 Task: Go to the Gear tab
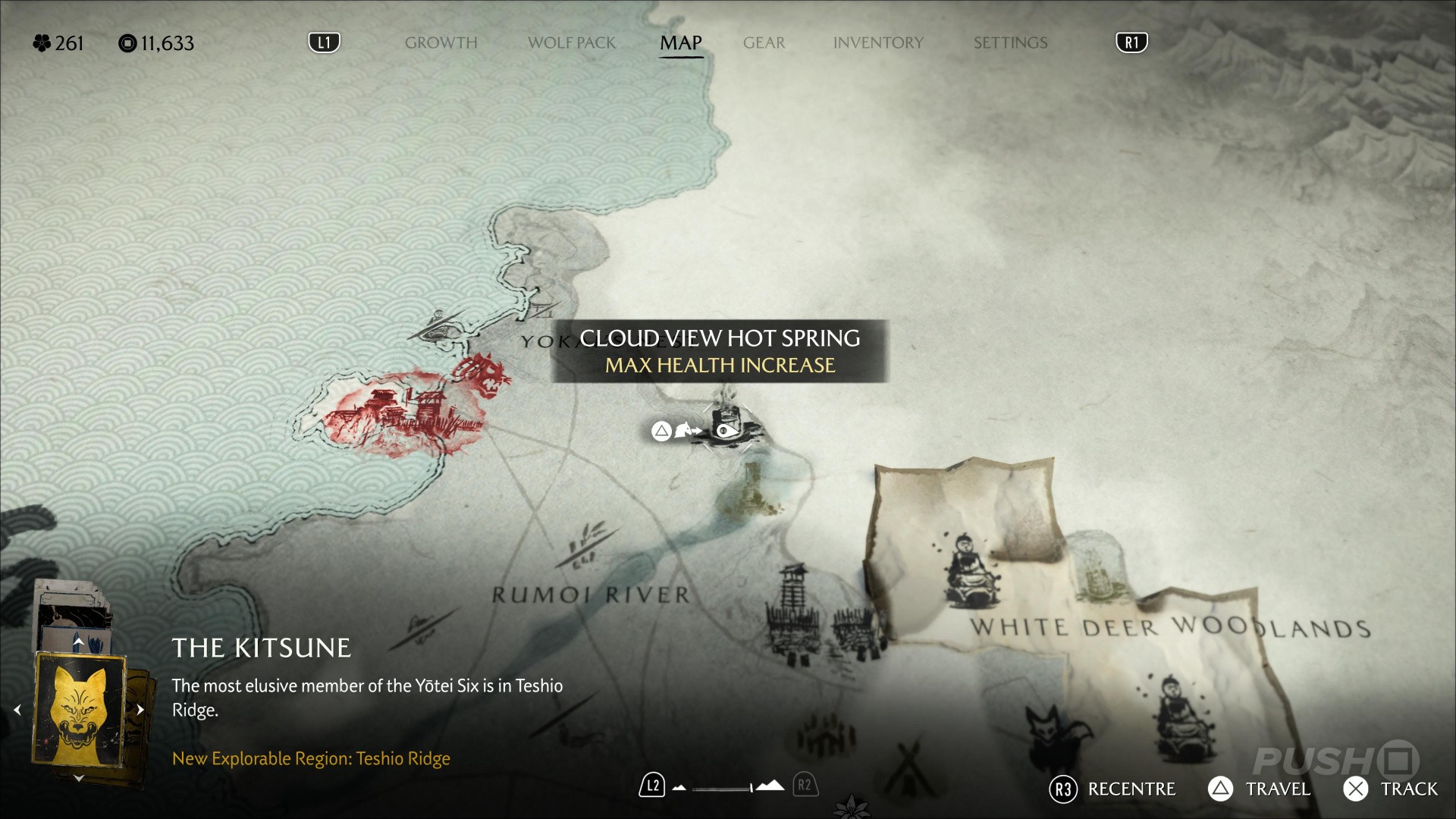pos(764,43)
